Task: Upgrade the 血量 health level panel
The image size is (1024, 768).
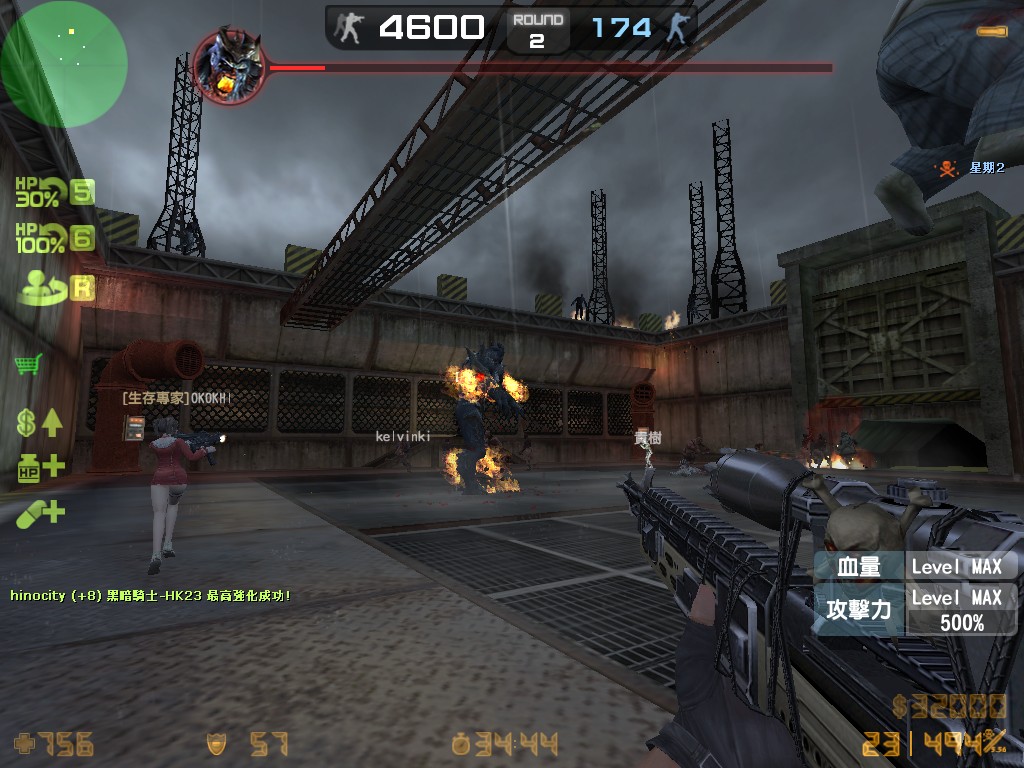Action: (x=914, y=566)
